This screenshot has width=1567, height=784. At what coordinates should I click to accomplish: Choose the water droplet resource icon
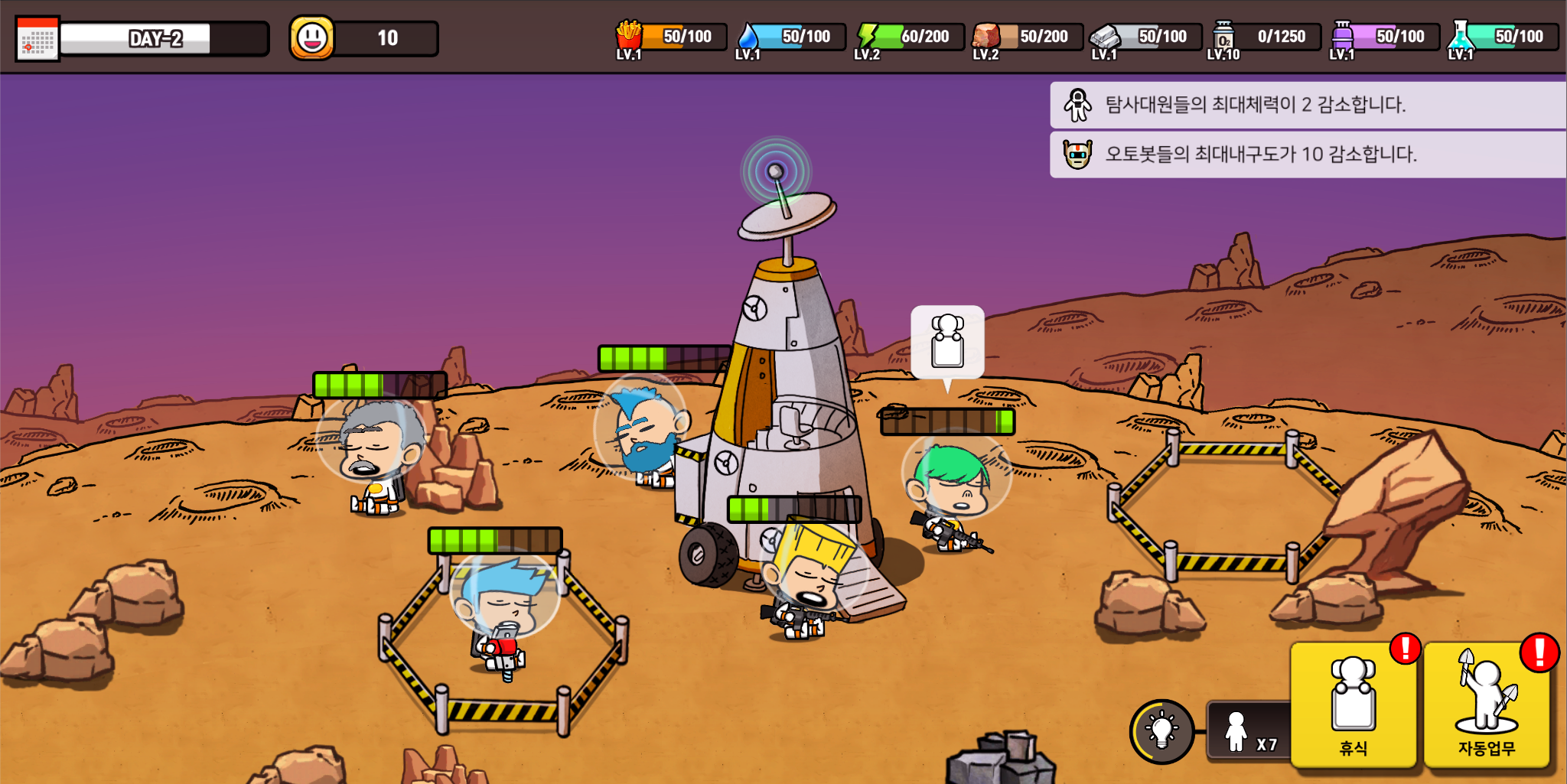pos(748,37)
